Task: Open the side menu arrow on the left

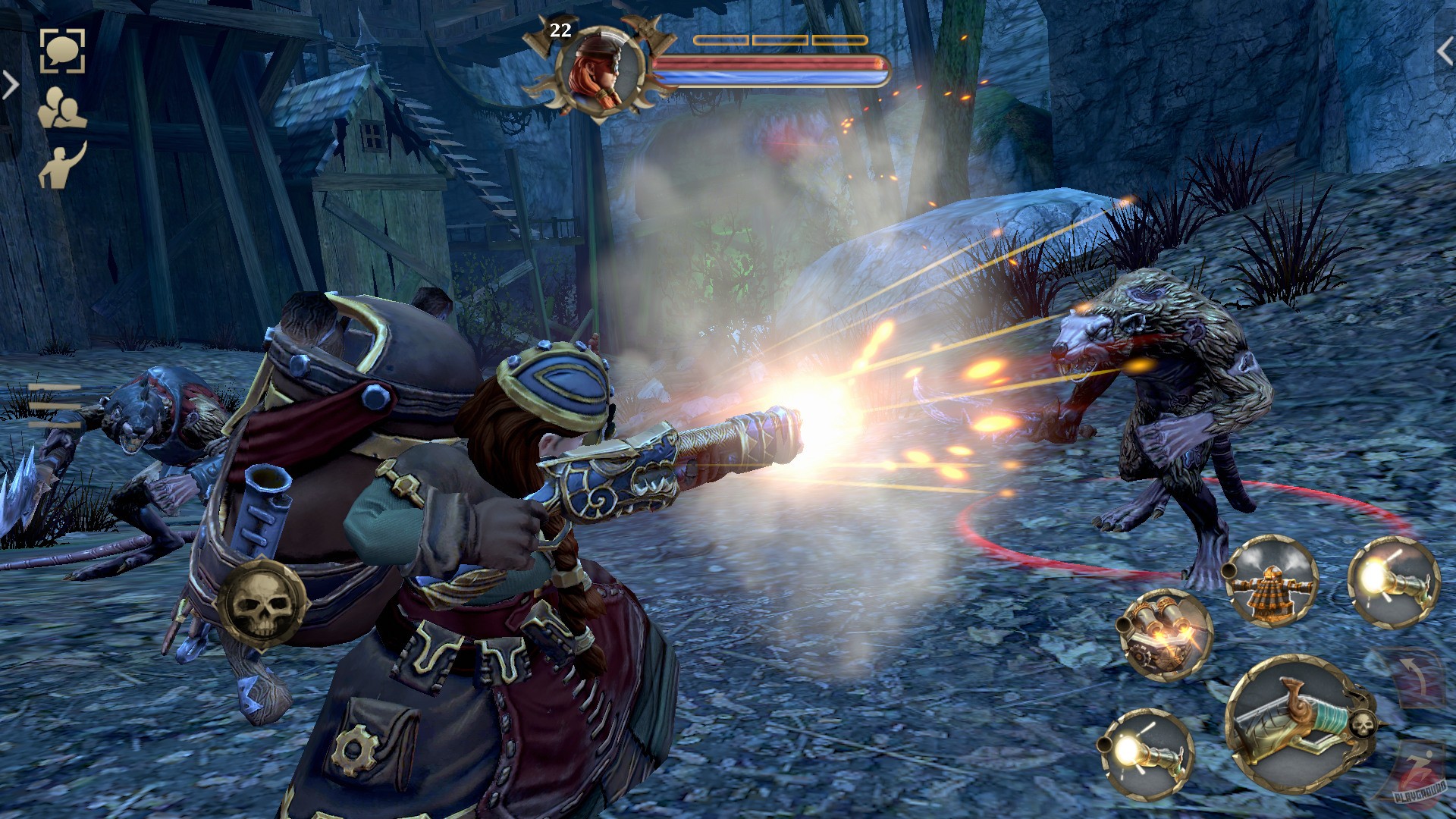Action: [x=9, y=83]
